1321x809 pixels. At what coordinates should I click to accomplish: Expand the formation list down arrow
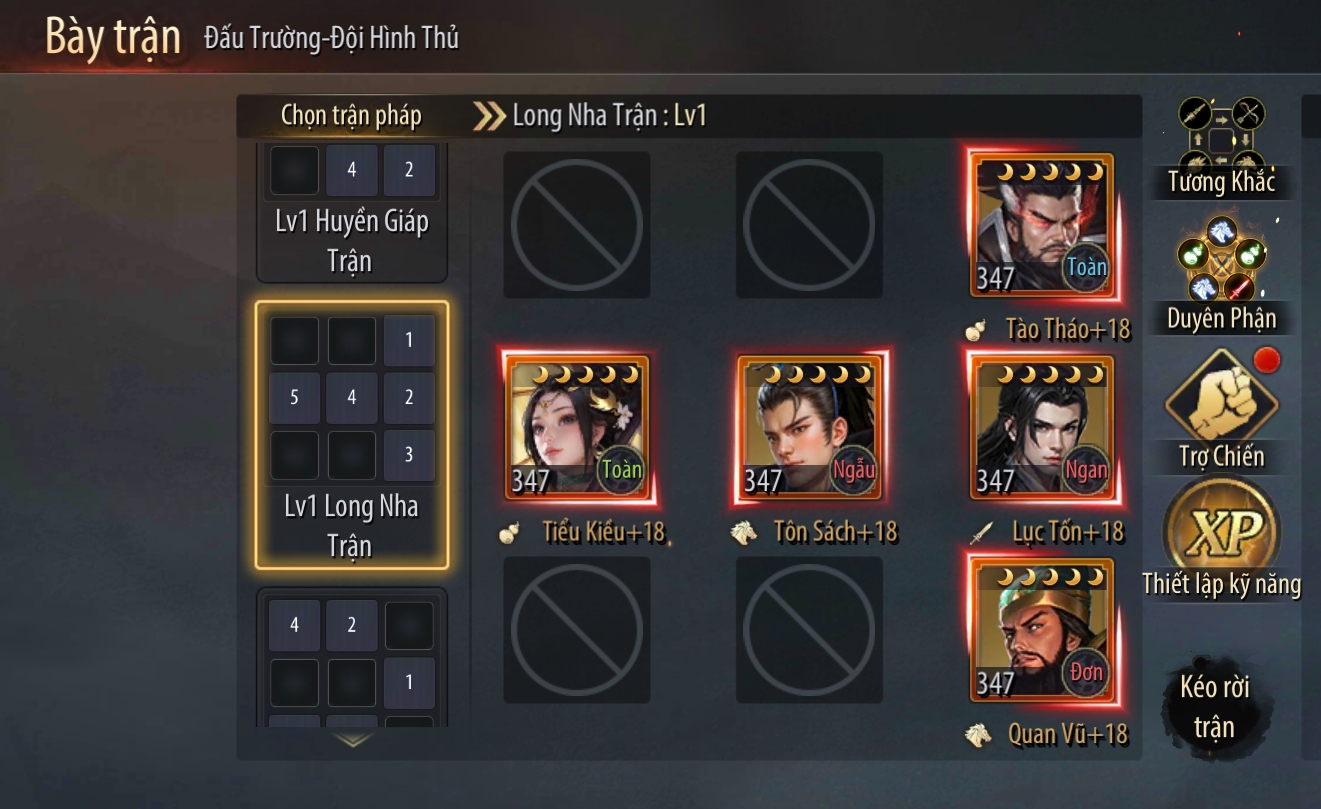[352, 741]
